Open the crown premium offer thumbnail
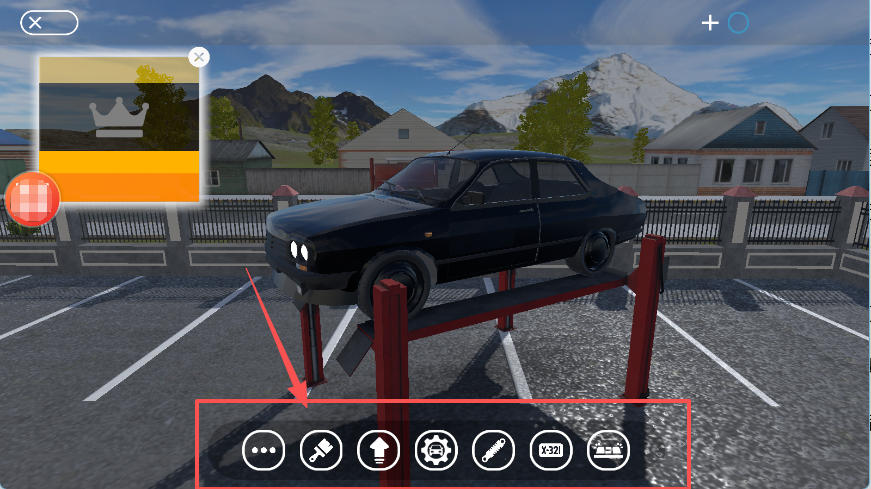This screenshot has width=871, height=489. 120,128
